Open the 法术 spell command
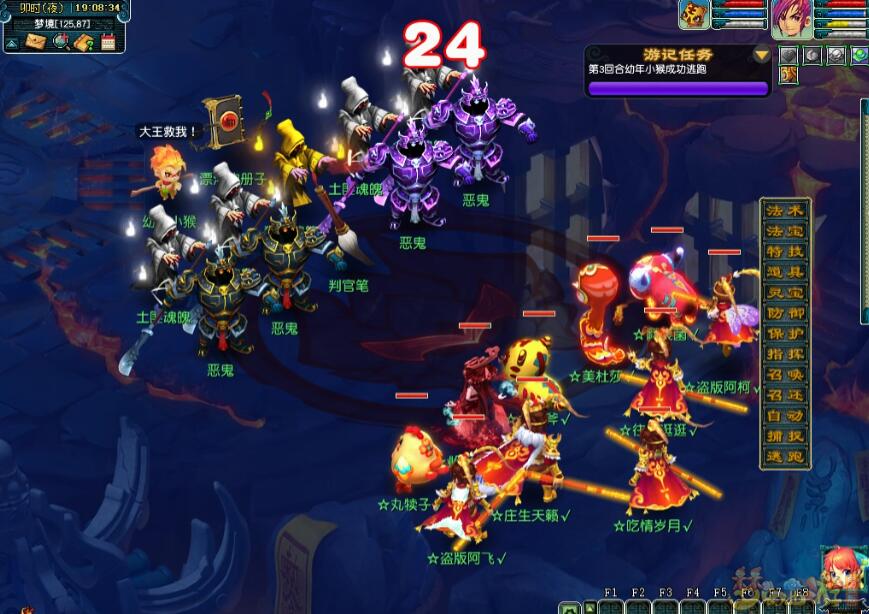Screen dimensions: 869x614 click(785, 211)
